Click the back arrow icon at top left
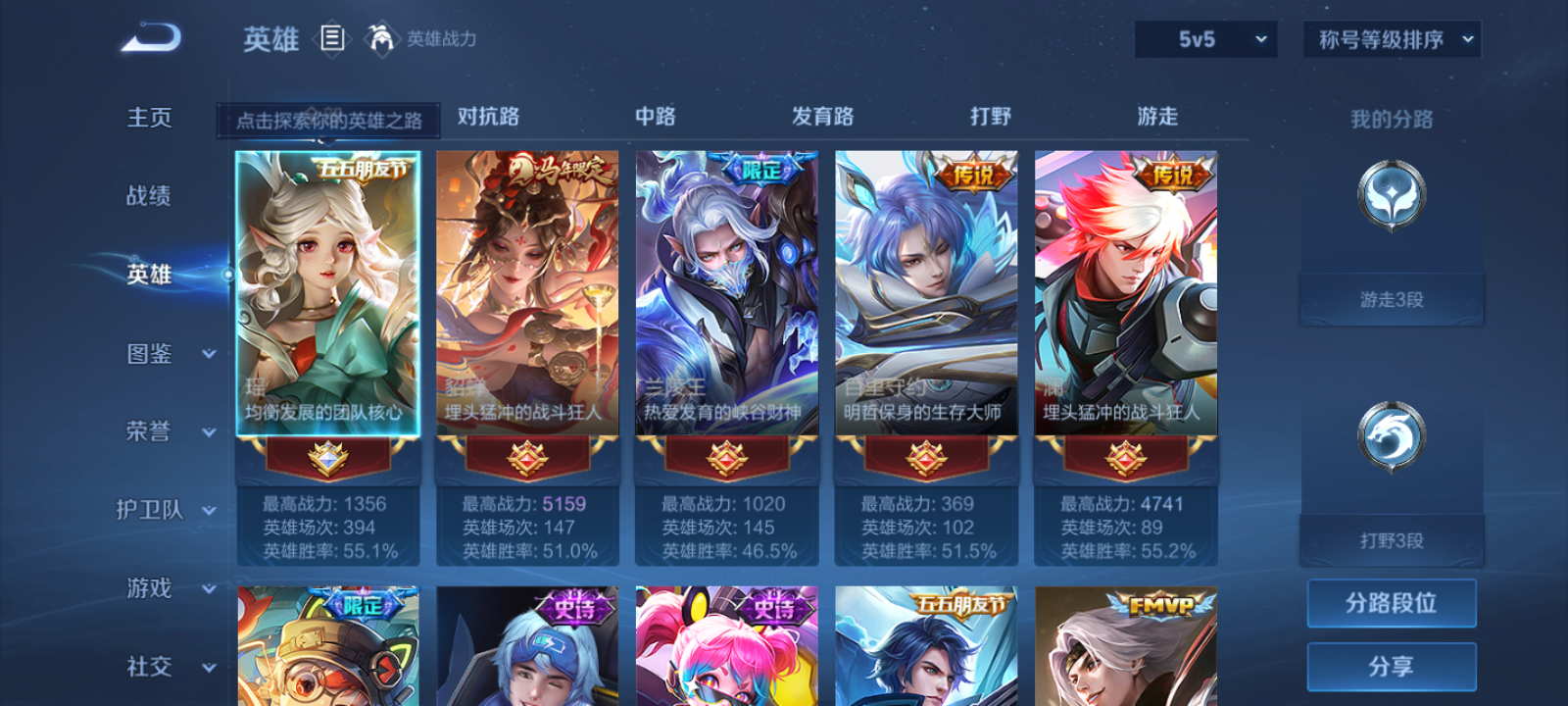Image resolution: width=1568 pixels, height=706 pixels. (150, 37)
